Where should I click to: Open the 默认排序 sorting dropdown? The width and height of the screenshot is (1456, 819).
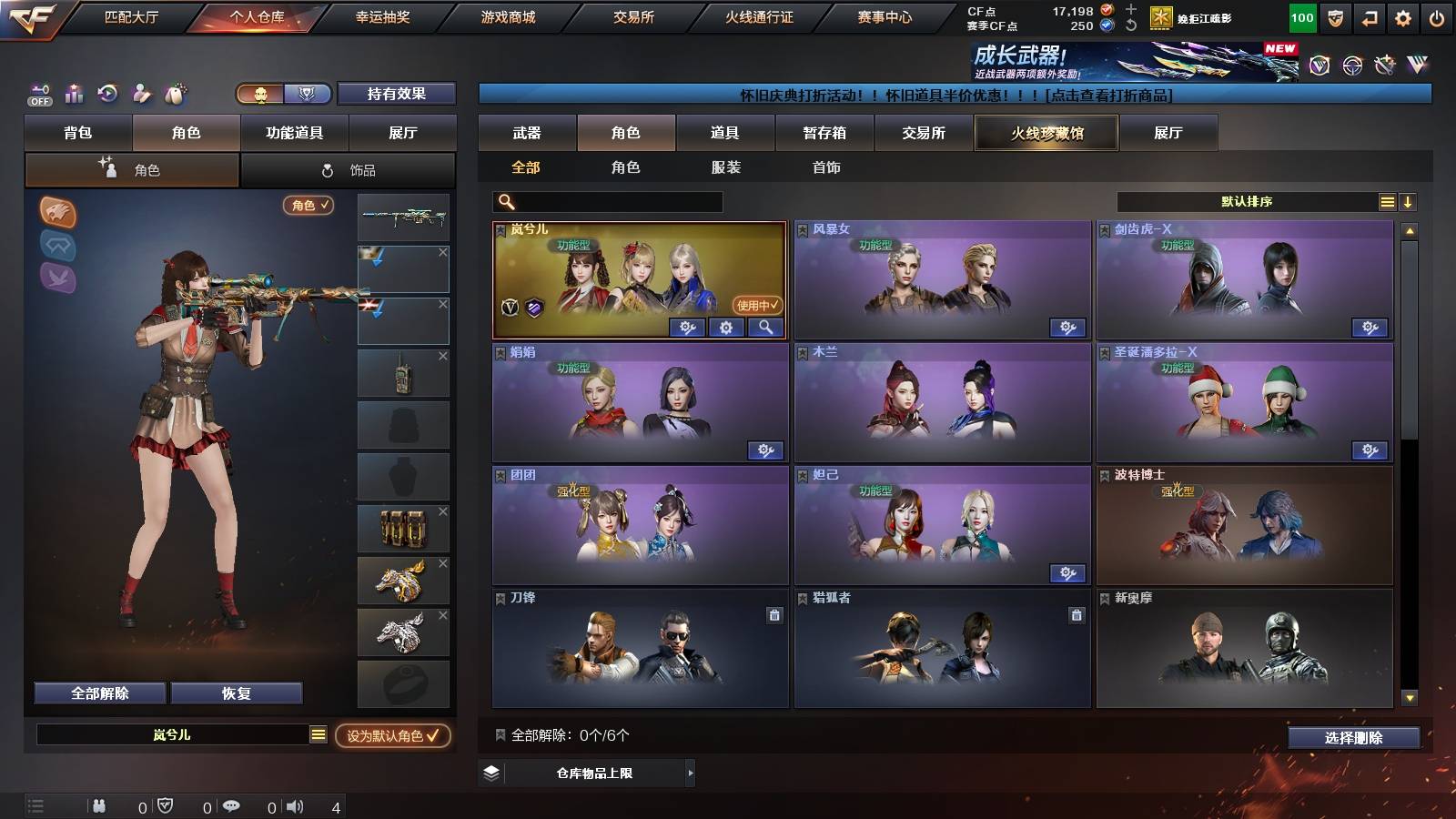coord(1247,201)
